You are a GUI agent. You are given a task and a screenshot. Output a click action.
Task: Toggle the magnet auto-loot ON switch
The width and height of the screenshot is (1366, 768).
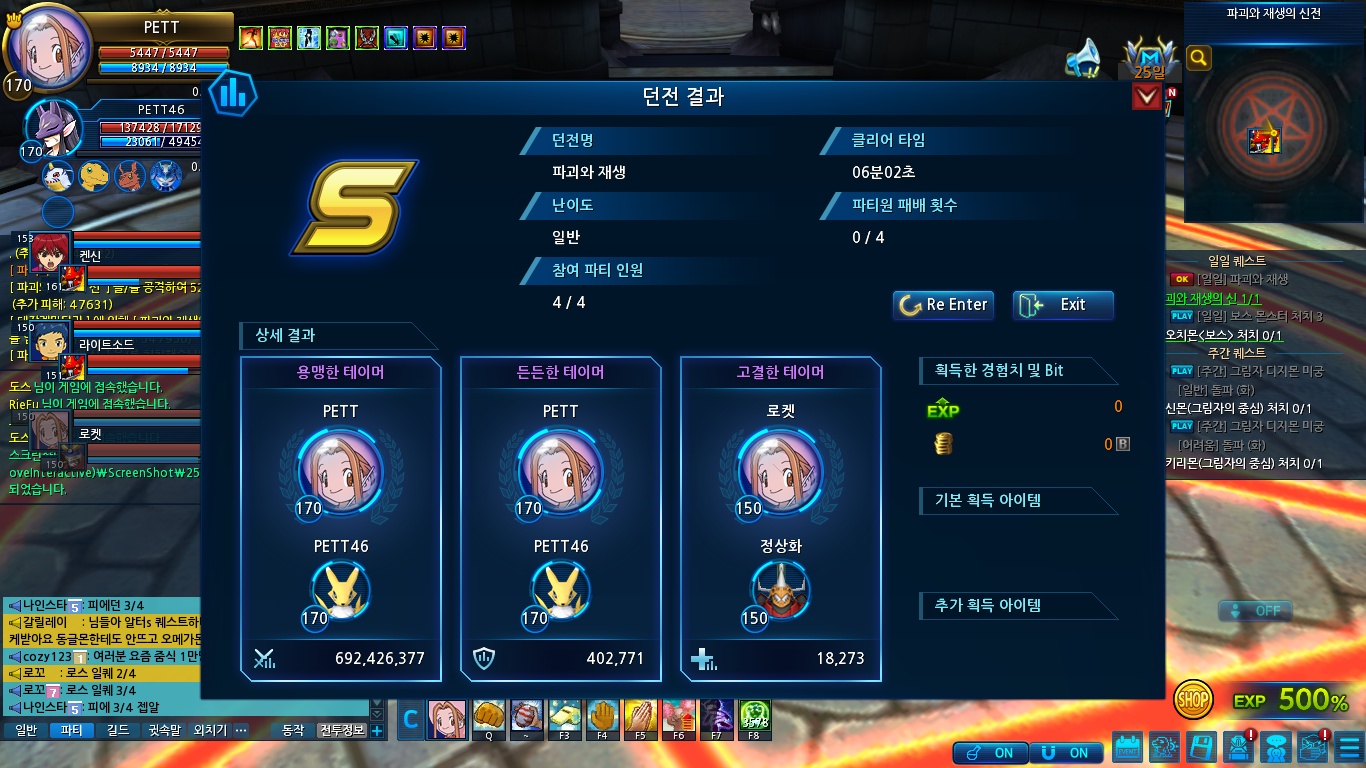(1066, 752)
